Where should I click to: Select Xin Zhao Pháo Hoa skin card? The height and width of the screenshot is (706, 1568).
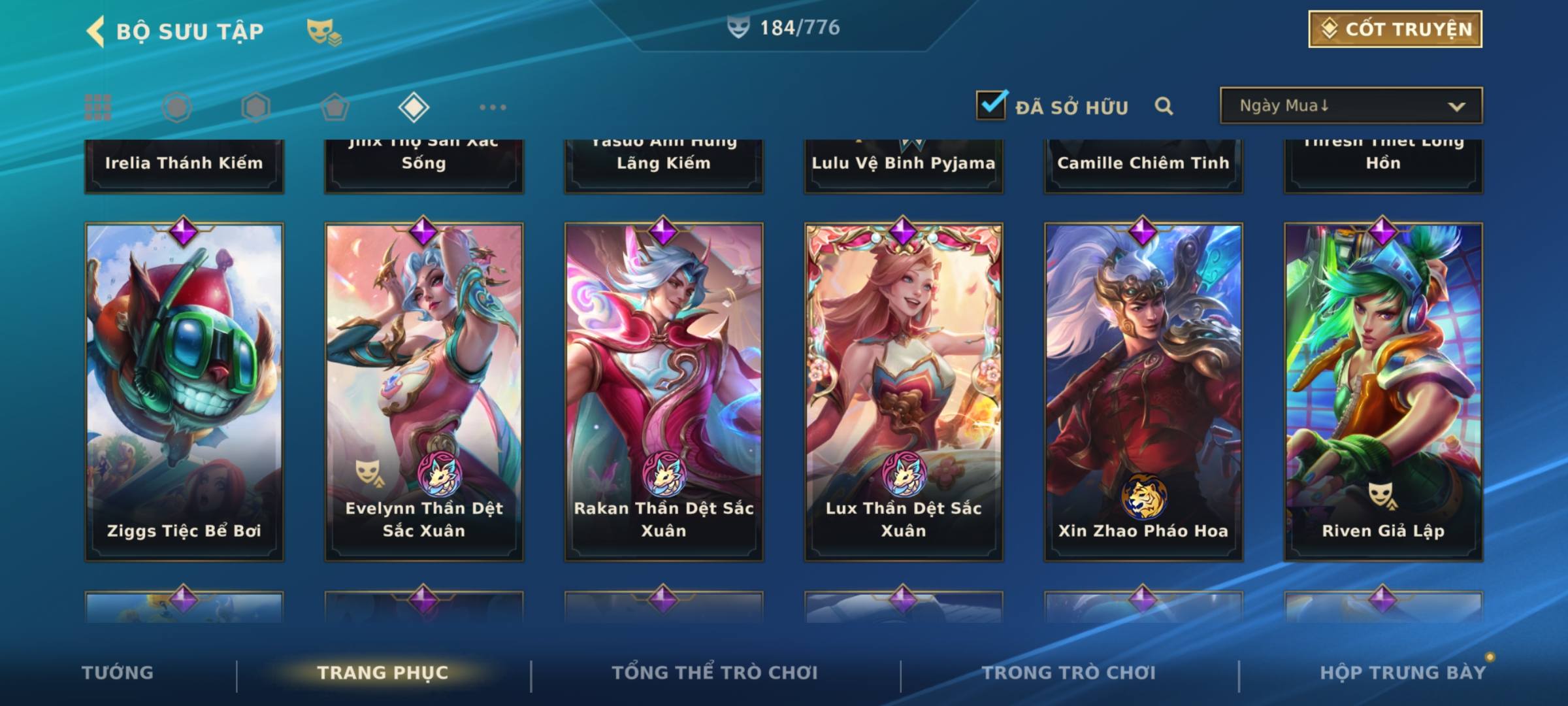pos(1143,392)
